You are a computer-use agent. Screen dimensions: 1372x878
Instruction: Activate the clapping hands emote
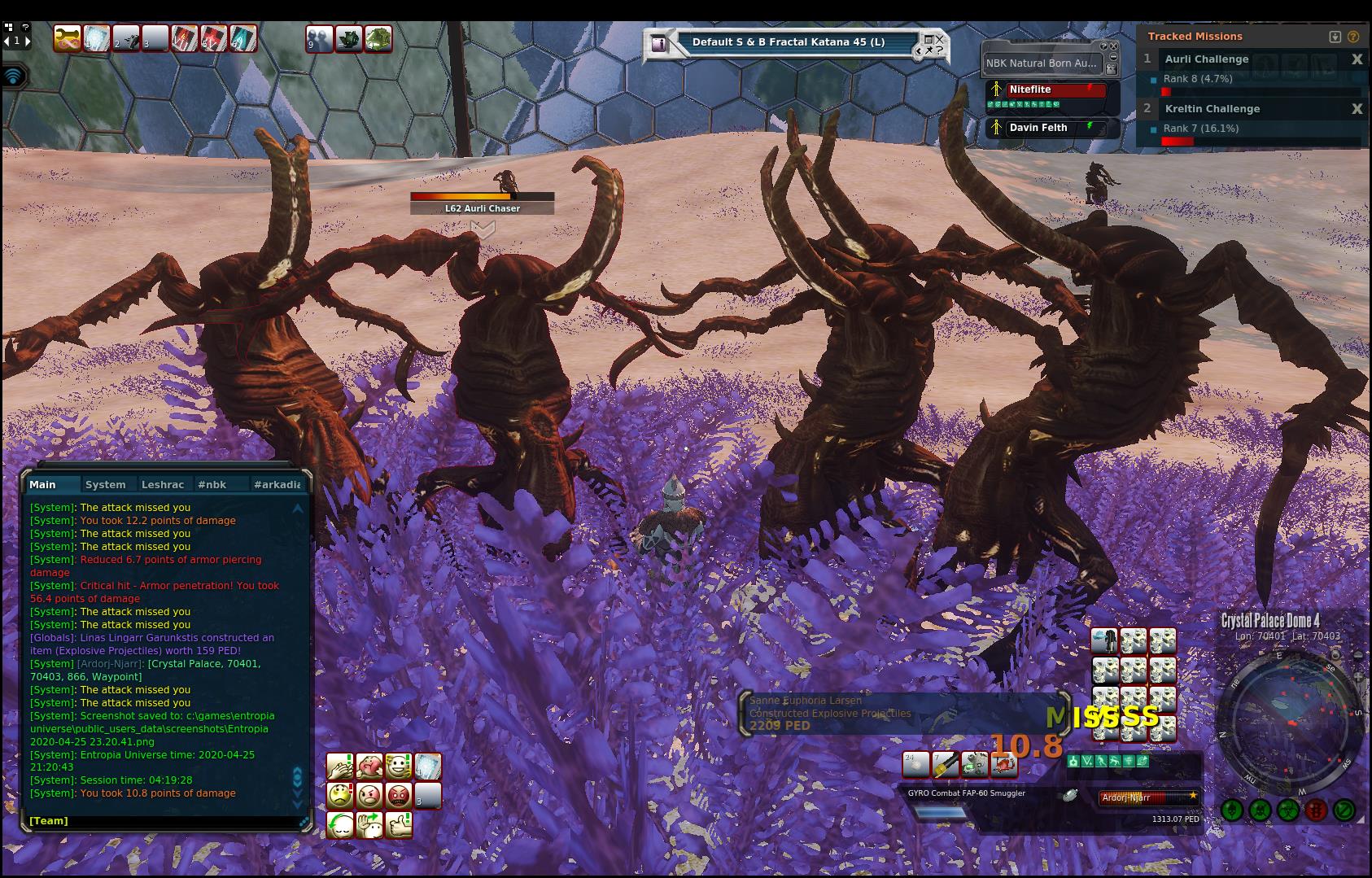[x=339, y=767]
